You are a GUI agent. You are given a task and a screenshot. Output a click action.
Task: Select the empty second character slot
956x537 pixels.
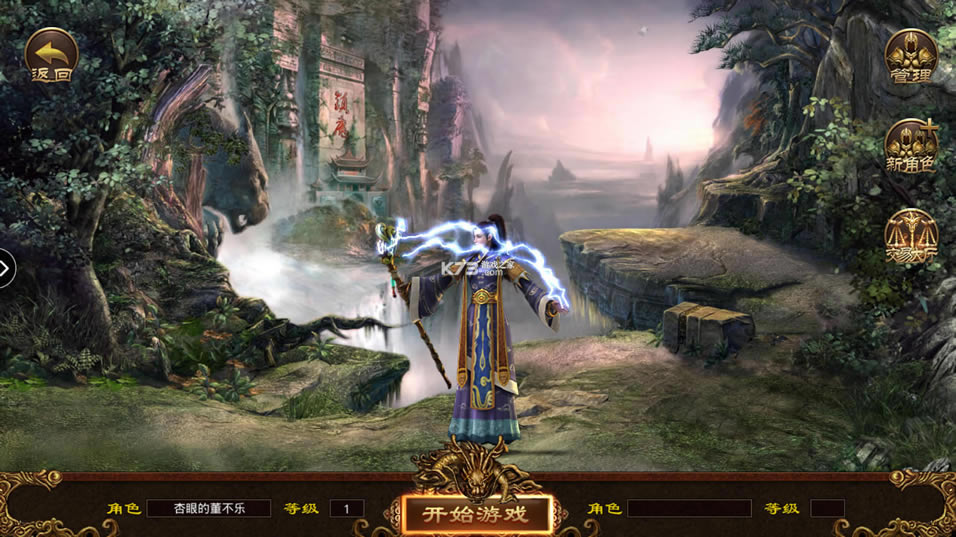689,508
